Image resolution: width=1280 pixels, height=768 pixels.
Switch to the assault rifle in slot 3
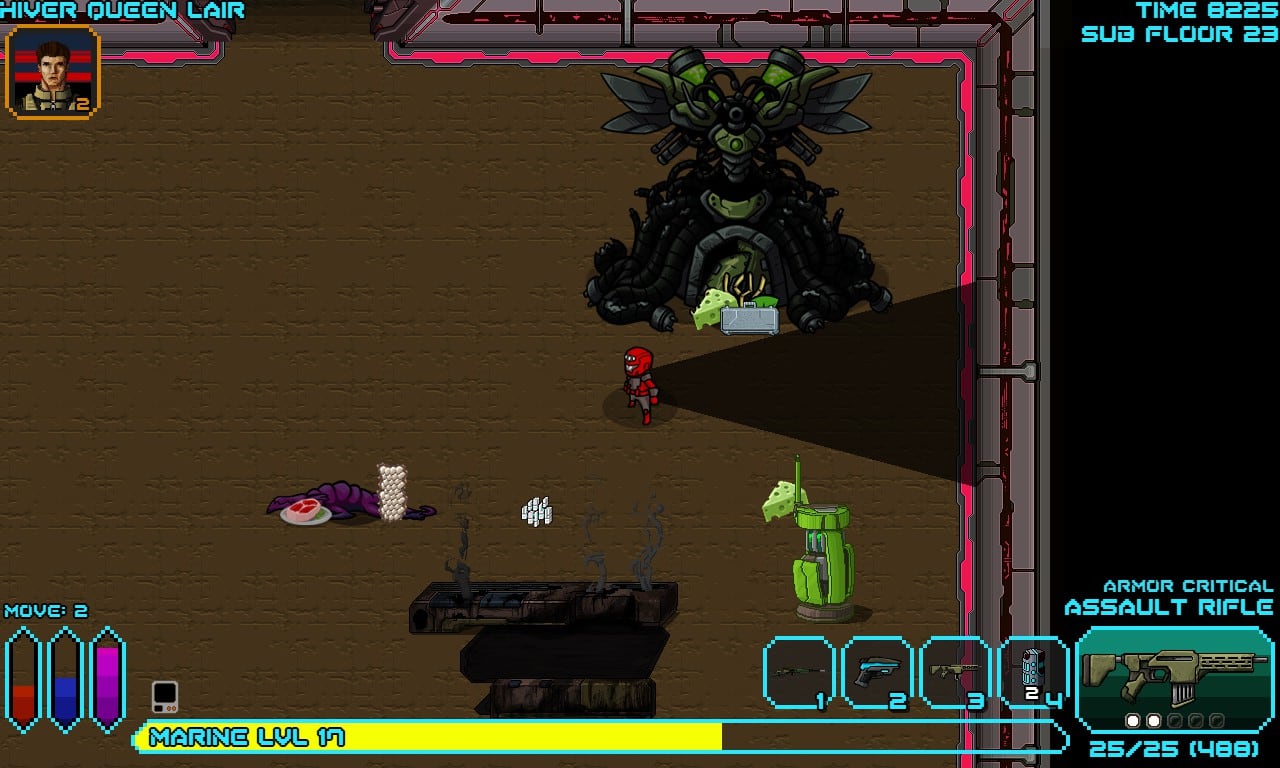pyautogui.click(x=956, y=673)
